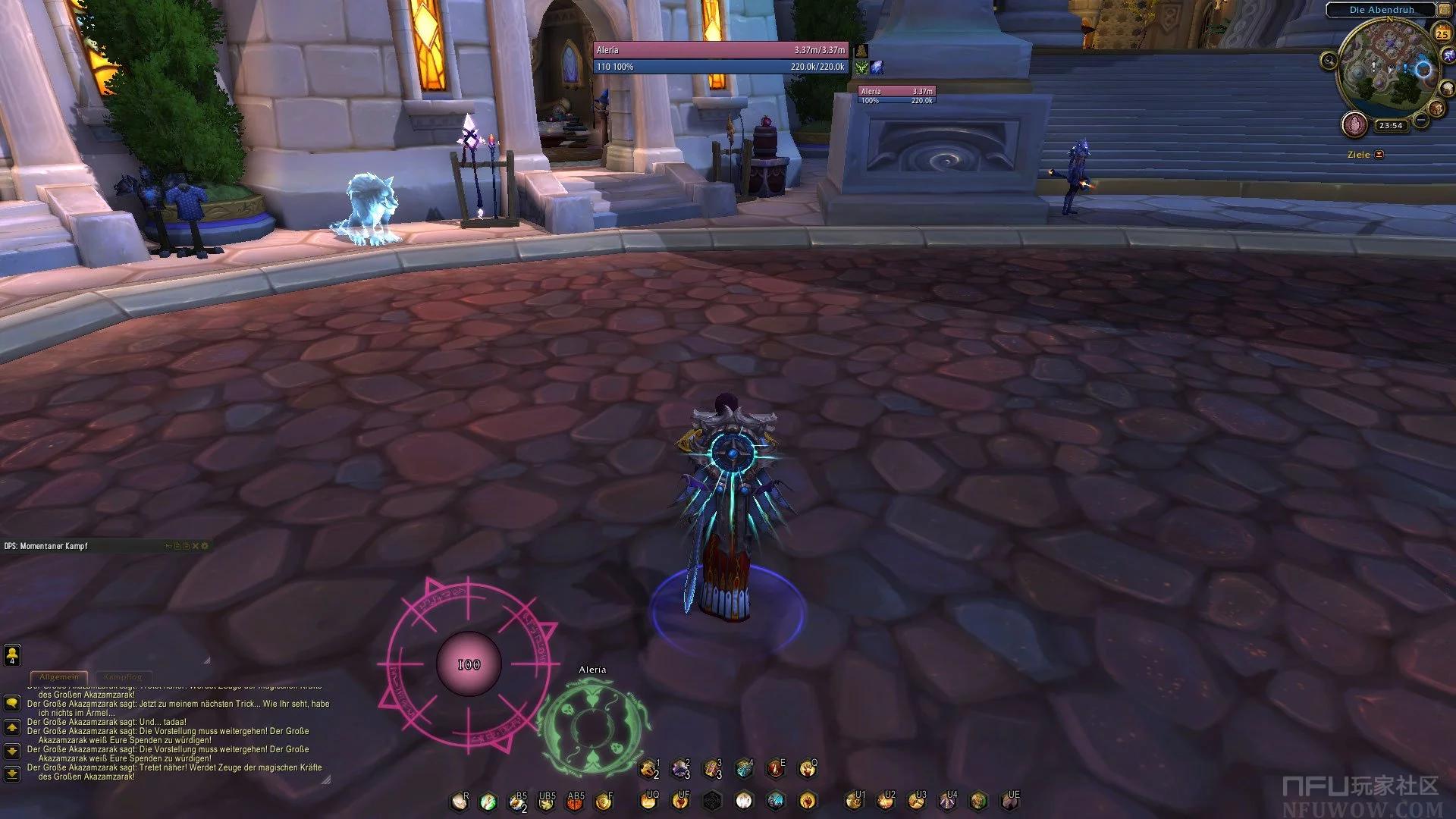Click the Aleria player unit frame
Screen dimensions: 1456x819
point(720,58)
